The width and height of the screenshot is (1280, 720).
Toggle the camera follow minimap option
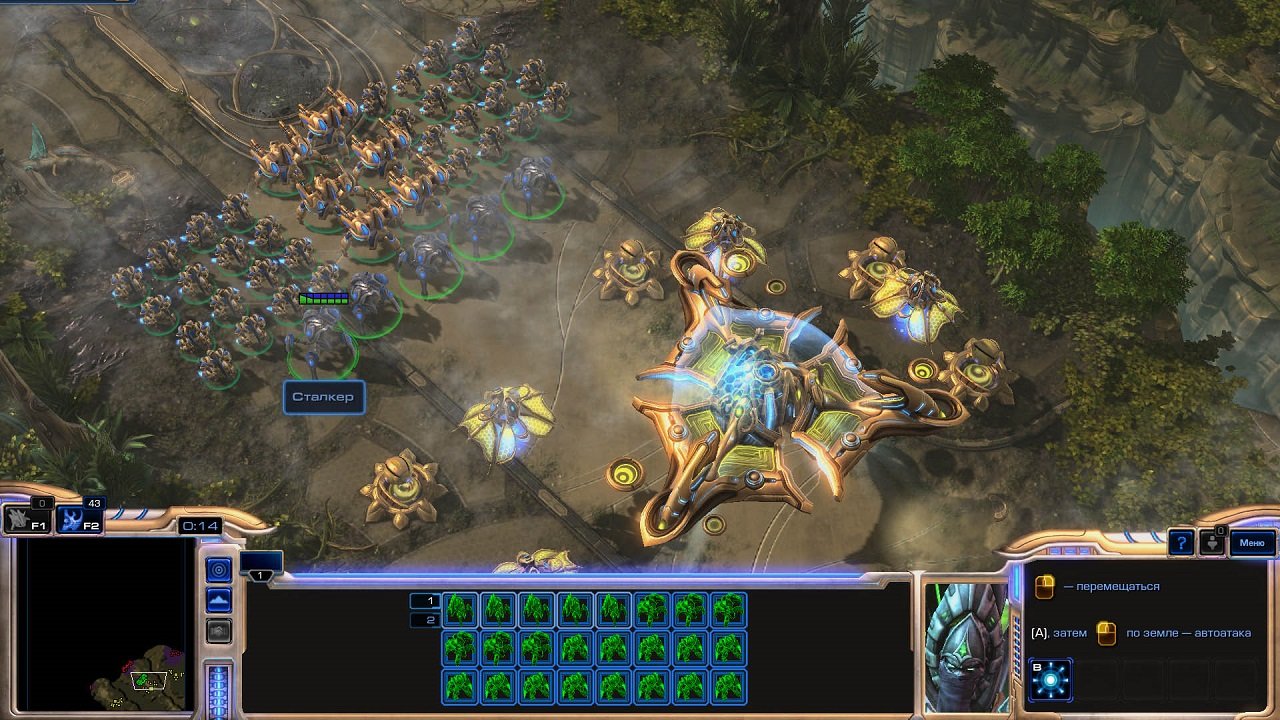coord(218,632)
